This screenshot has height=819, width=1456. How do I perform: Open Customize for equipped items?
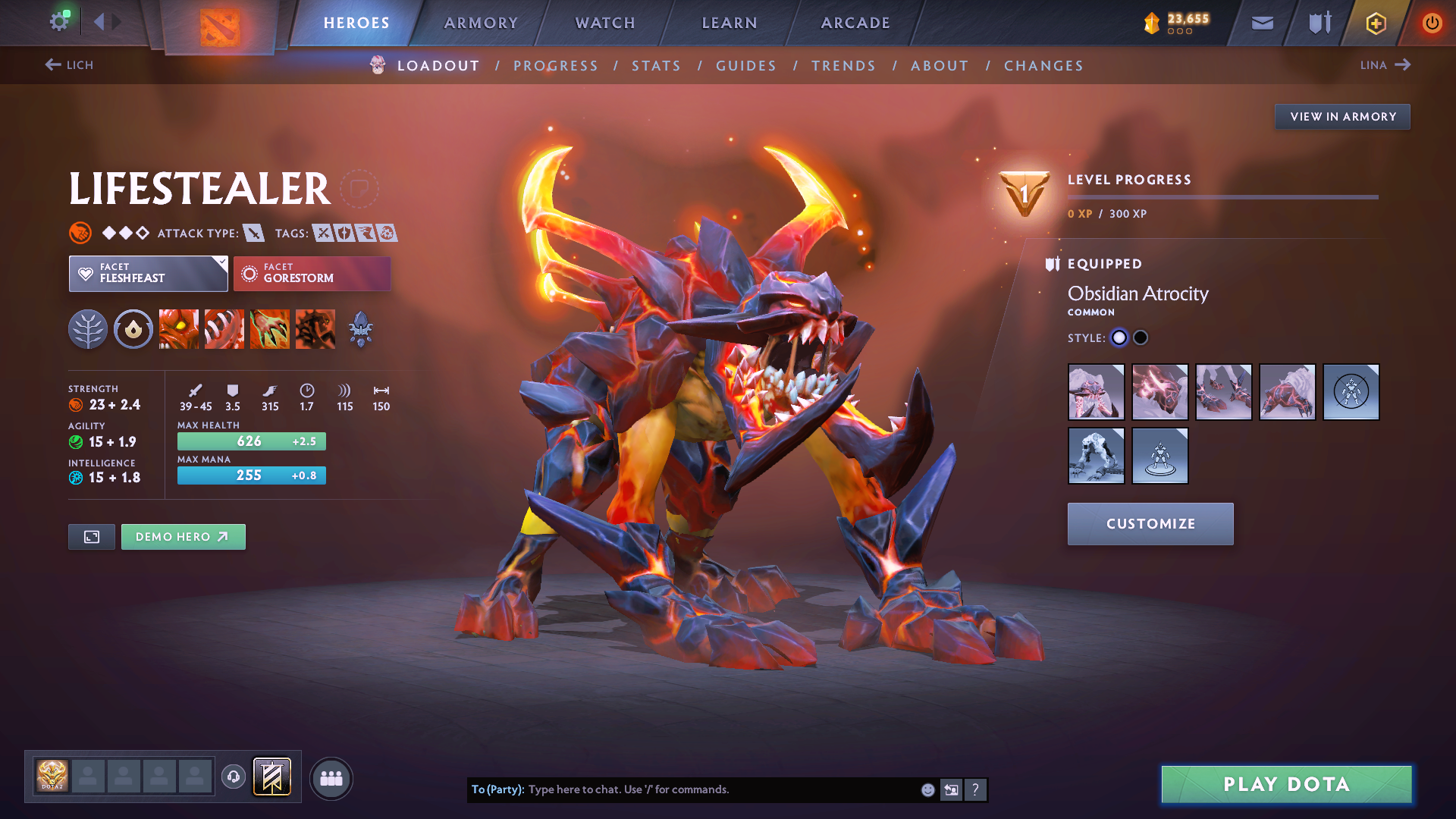tap(1150, 524)
